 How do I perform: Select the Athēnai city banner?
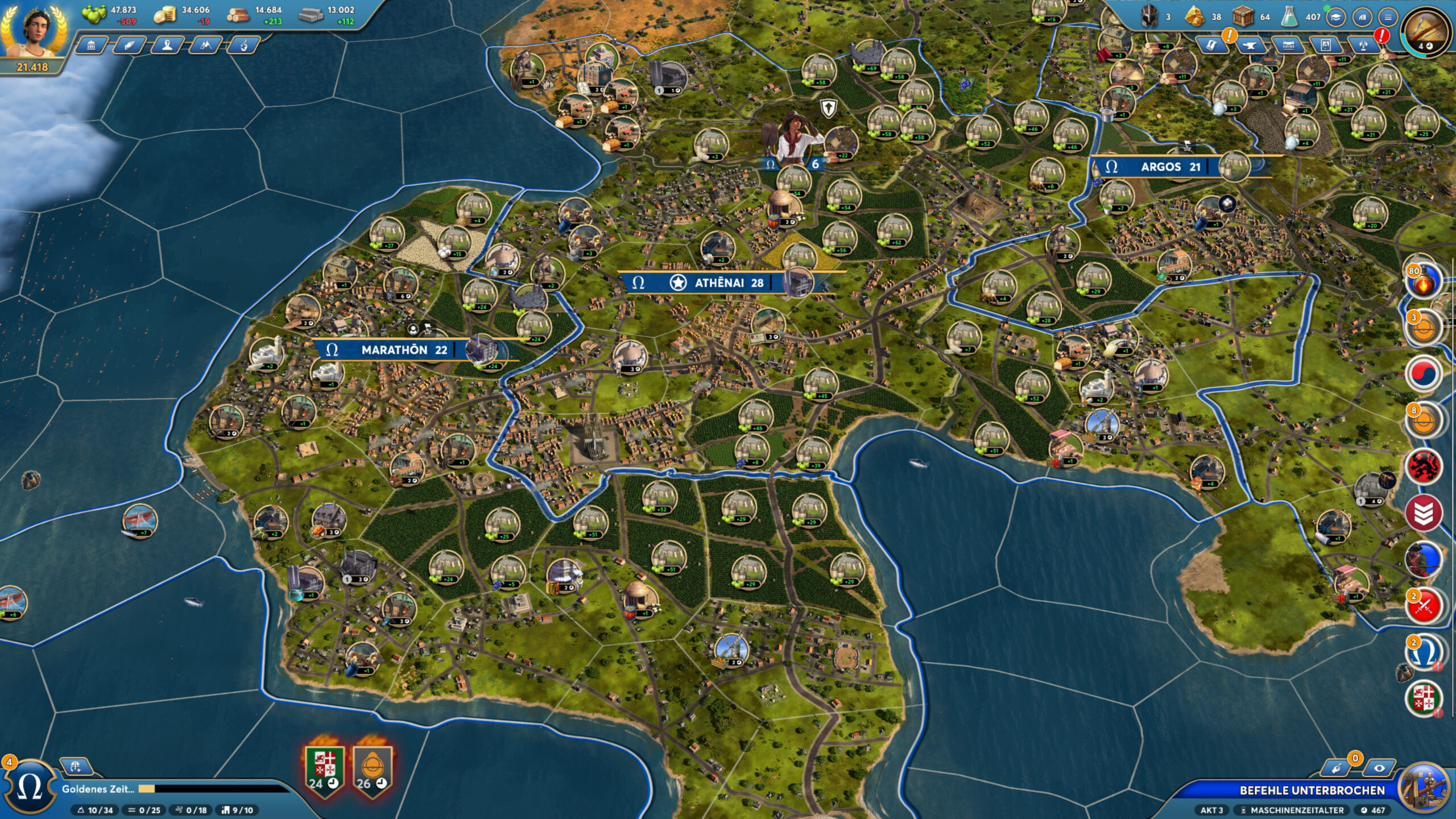click(728, 283)
